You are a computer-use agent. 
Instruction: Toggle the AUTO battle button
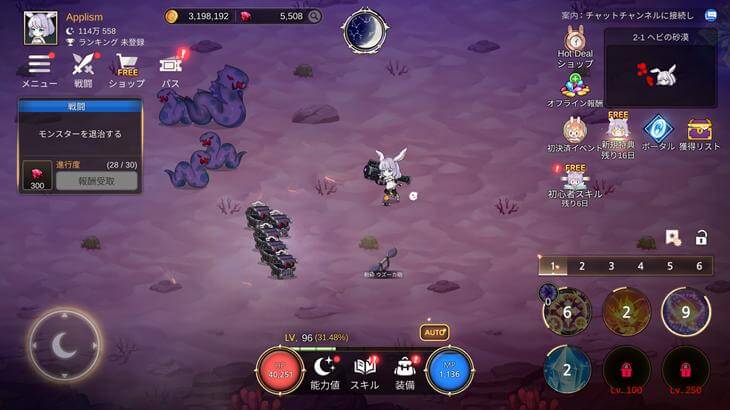(434, 332)
